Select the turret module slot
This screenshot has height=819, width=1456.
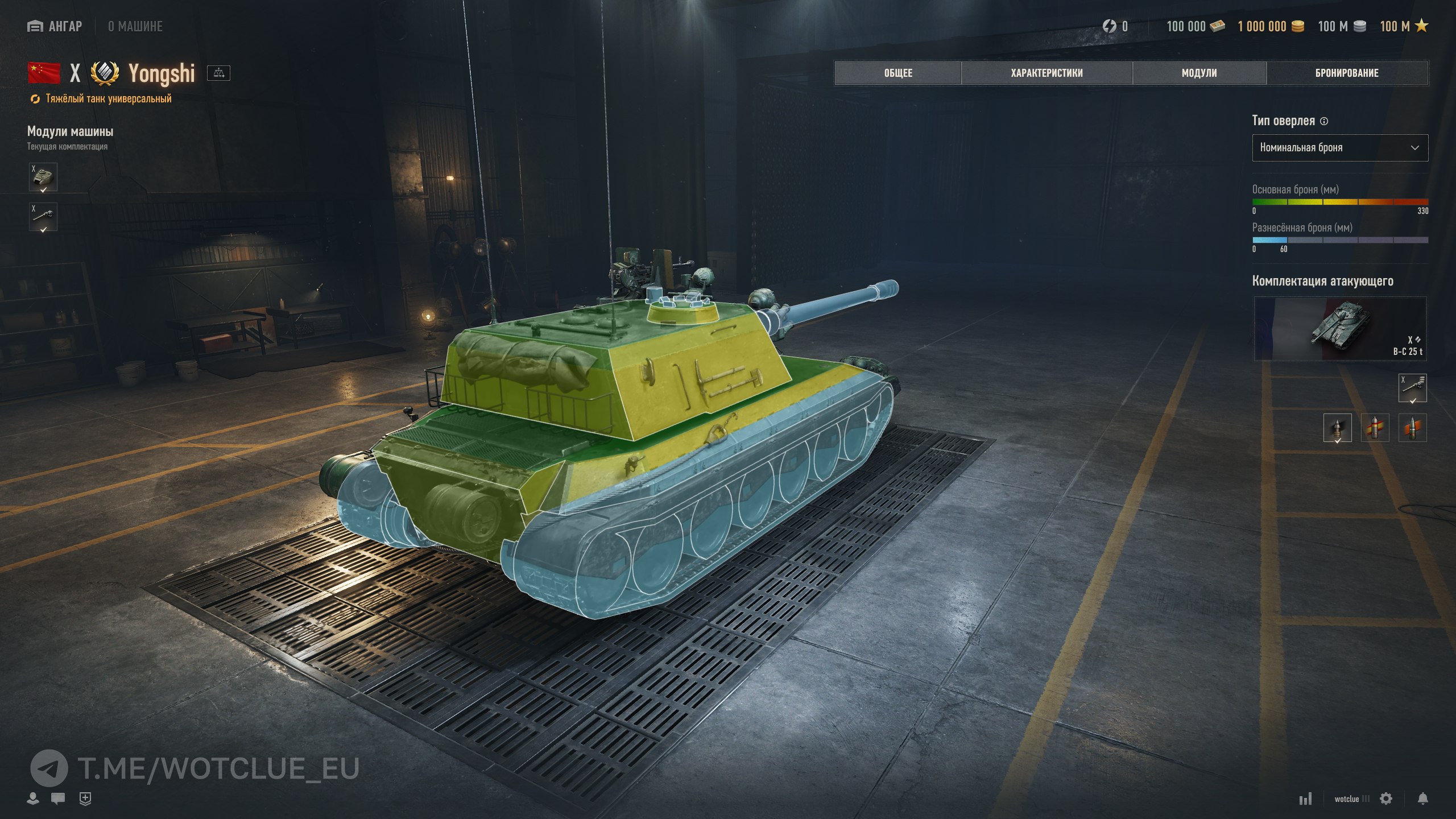pyautogui.click(x=43, y=177)
